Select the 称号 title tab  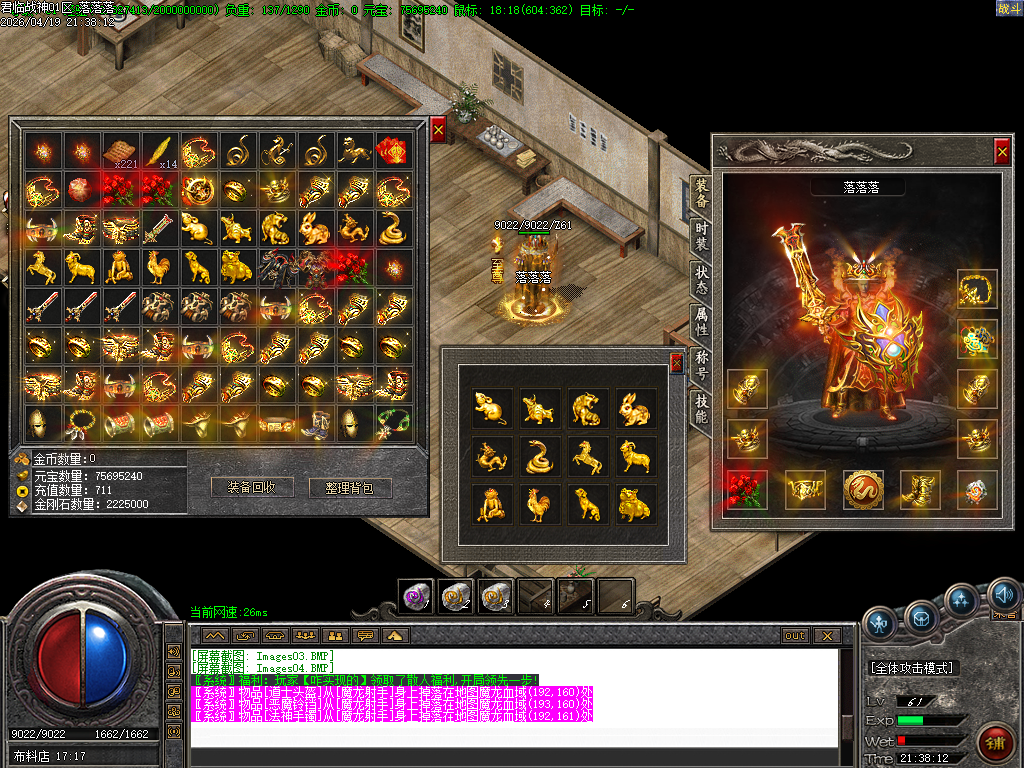pyautogui.click(x=701, y=364)
